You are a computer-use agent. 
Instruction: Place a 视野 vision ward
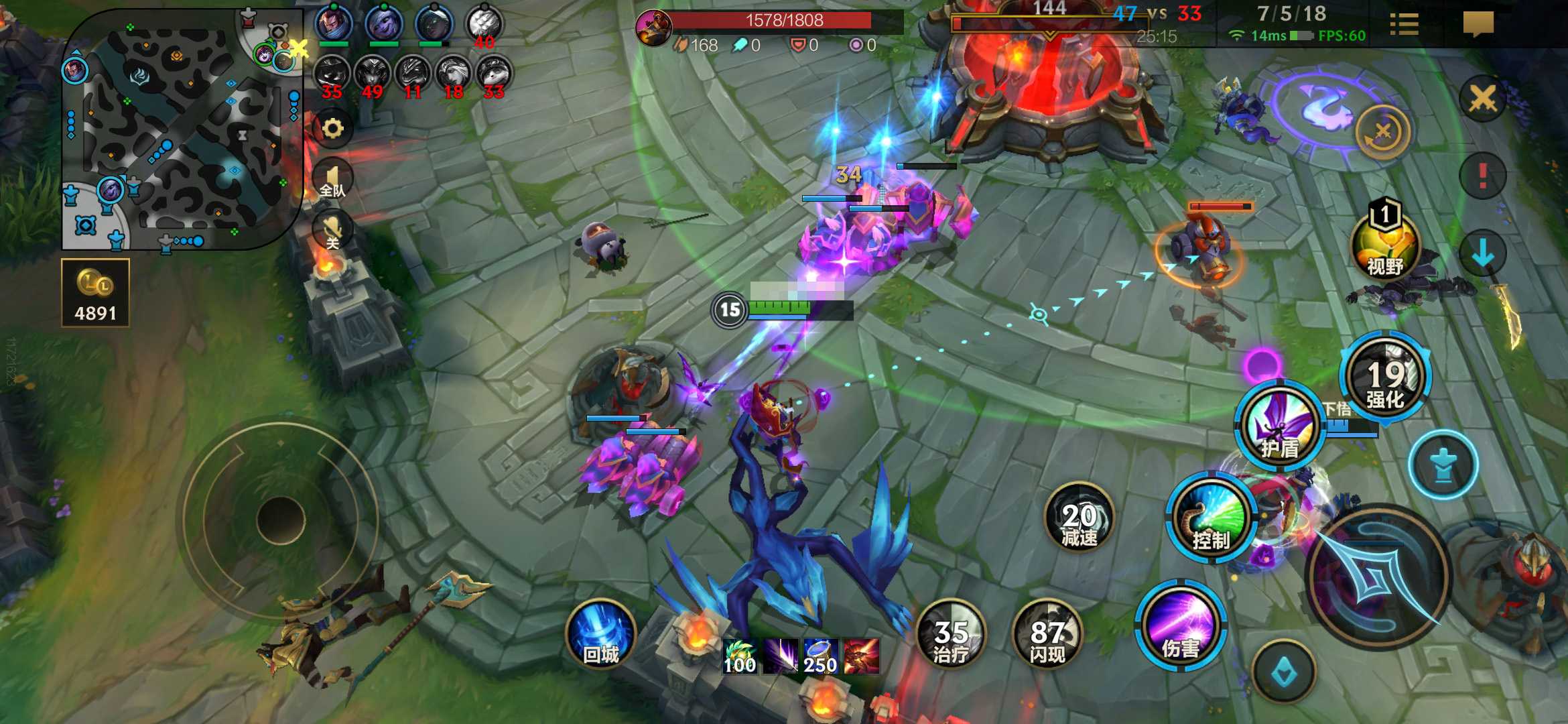coord(1385,245)
